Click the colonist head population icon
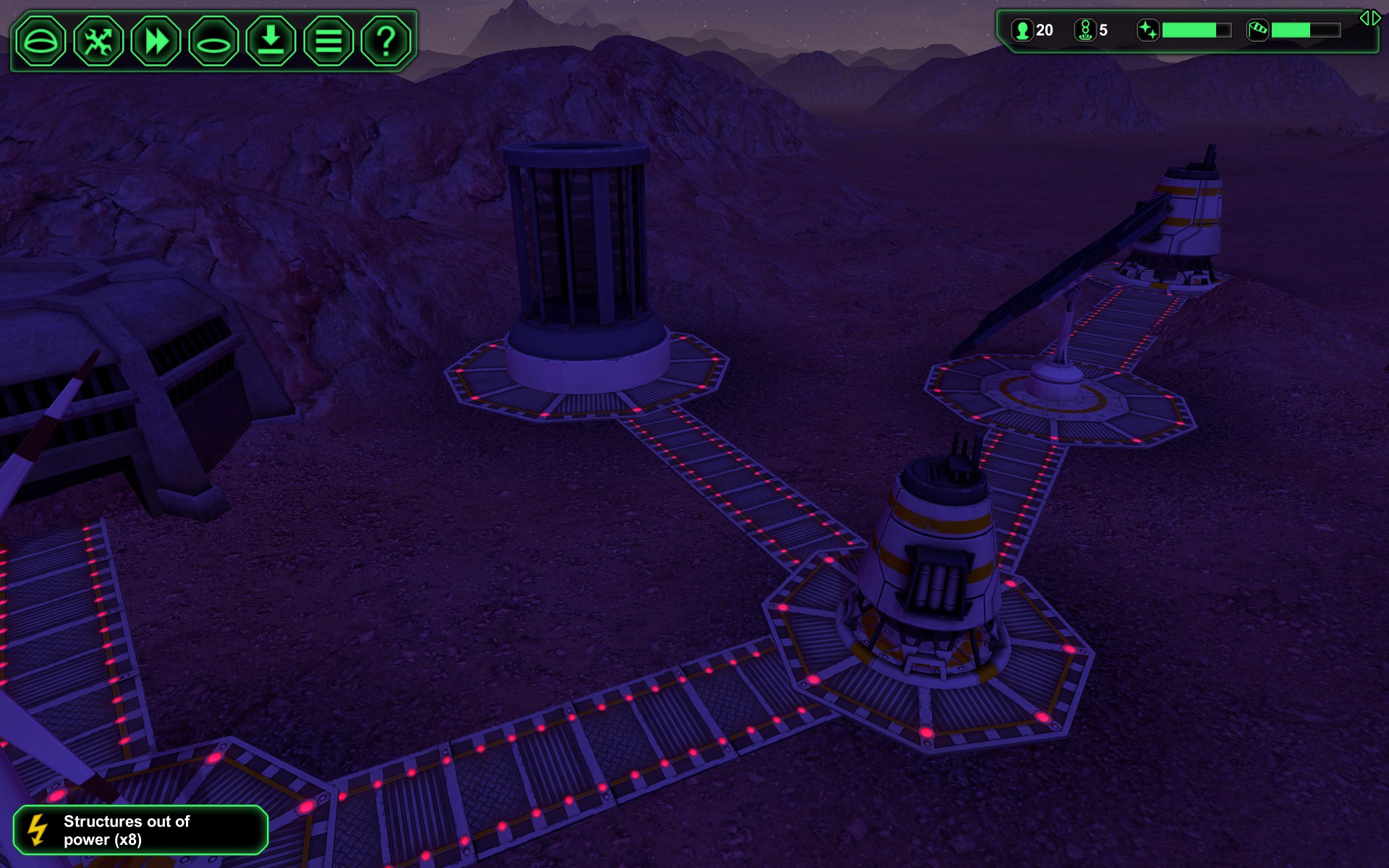Image resolution: width=1389 pixels, height=868 pixels. (x=1022, y=30)
